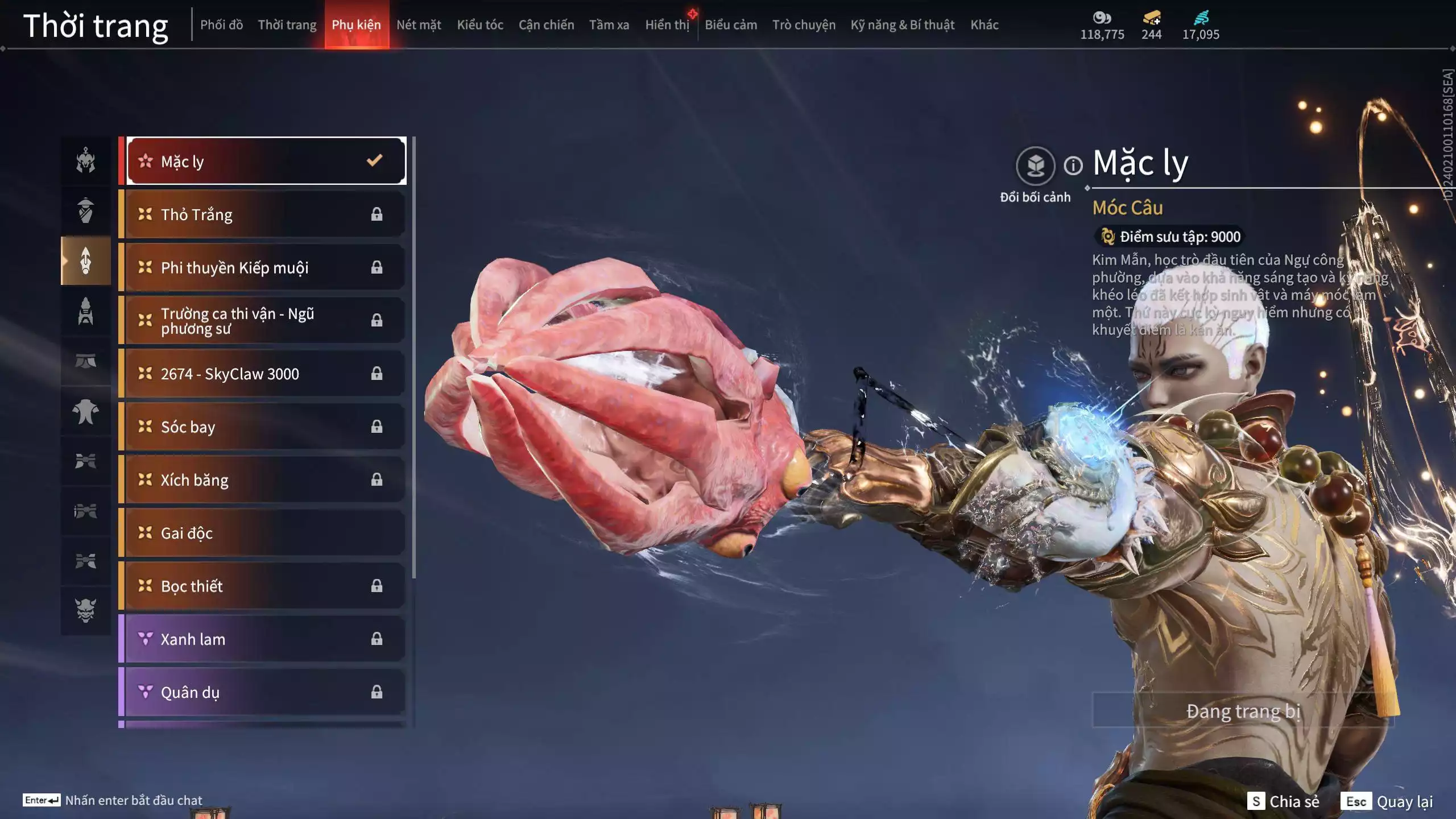
Task: Switch to the Phối đồ tab
Action: coord(221,25)
